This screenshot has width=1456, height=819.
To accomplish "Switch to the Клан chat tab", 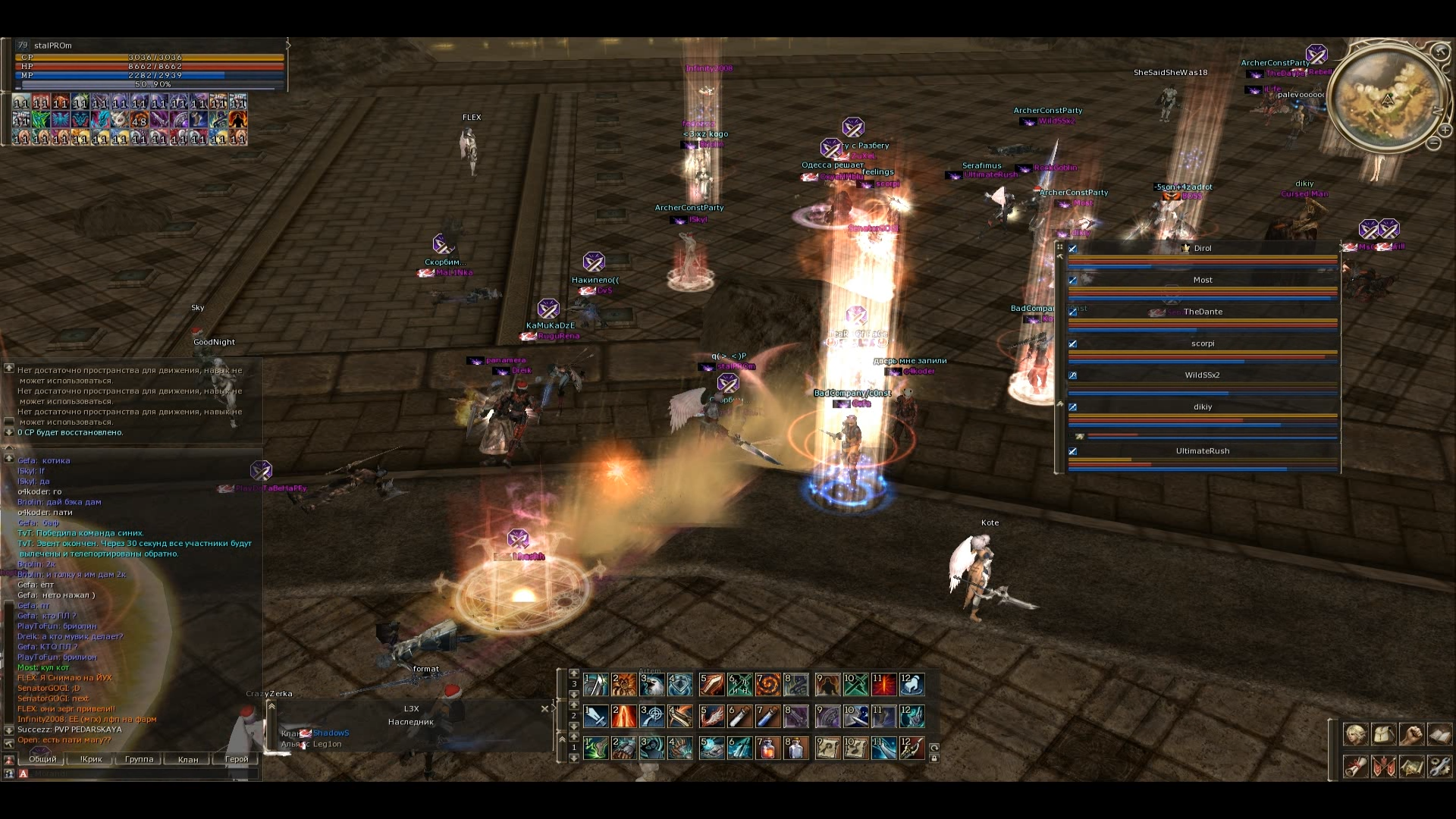I will (x=187, y=759).
